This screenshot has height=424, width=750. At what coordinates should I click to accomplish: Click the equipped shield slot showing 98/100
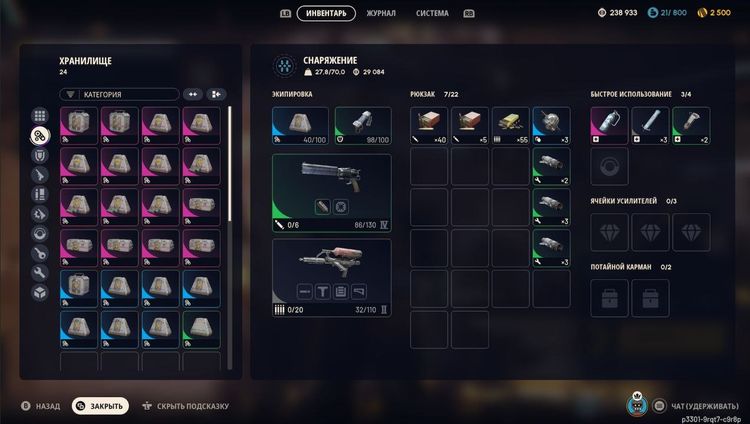pos(362,125)
